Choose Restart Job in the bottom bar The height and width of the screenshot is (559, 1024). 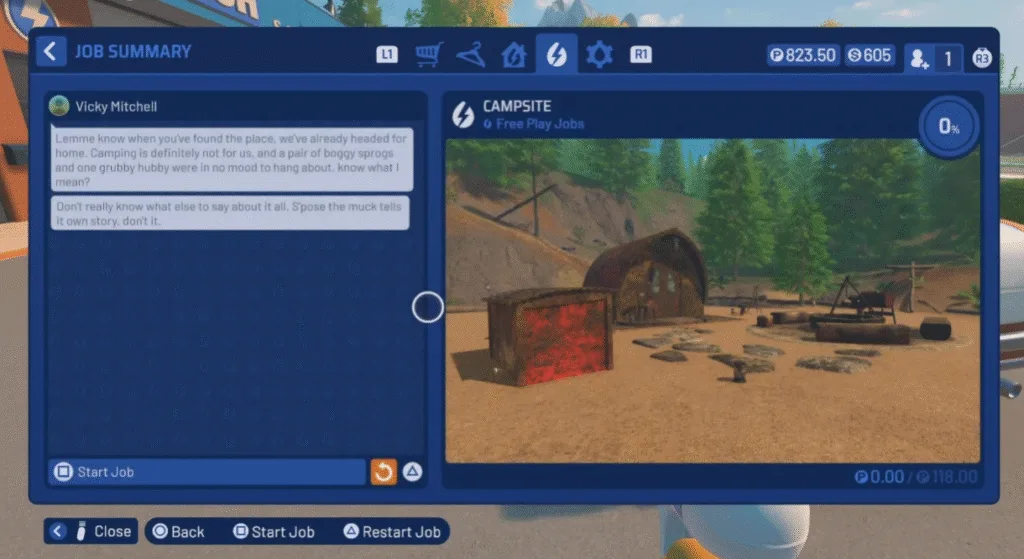(x=391, y=532)
